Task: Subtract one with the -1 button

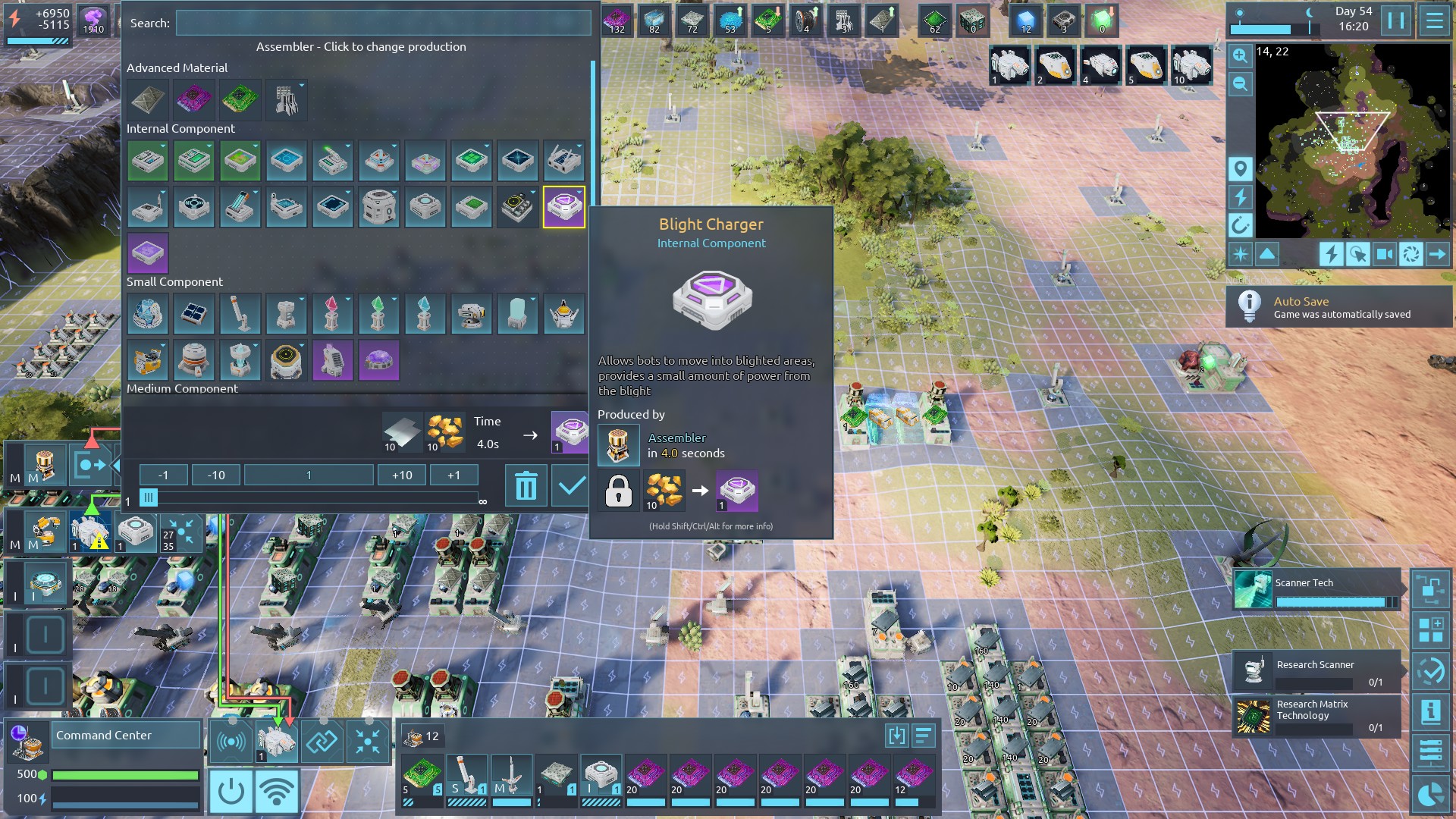Action: pos(163,475)
